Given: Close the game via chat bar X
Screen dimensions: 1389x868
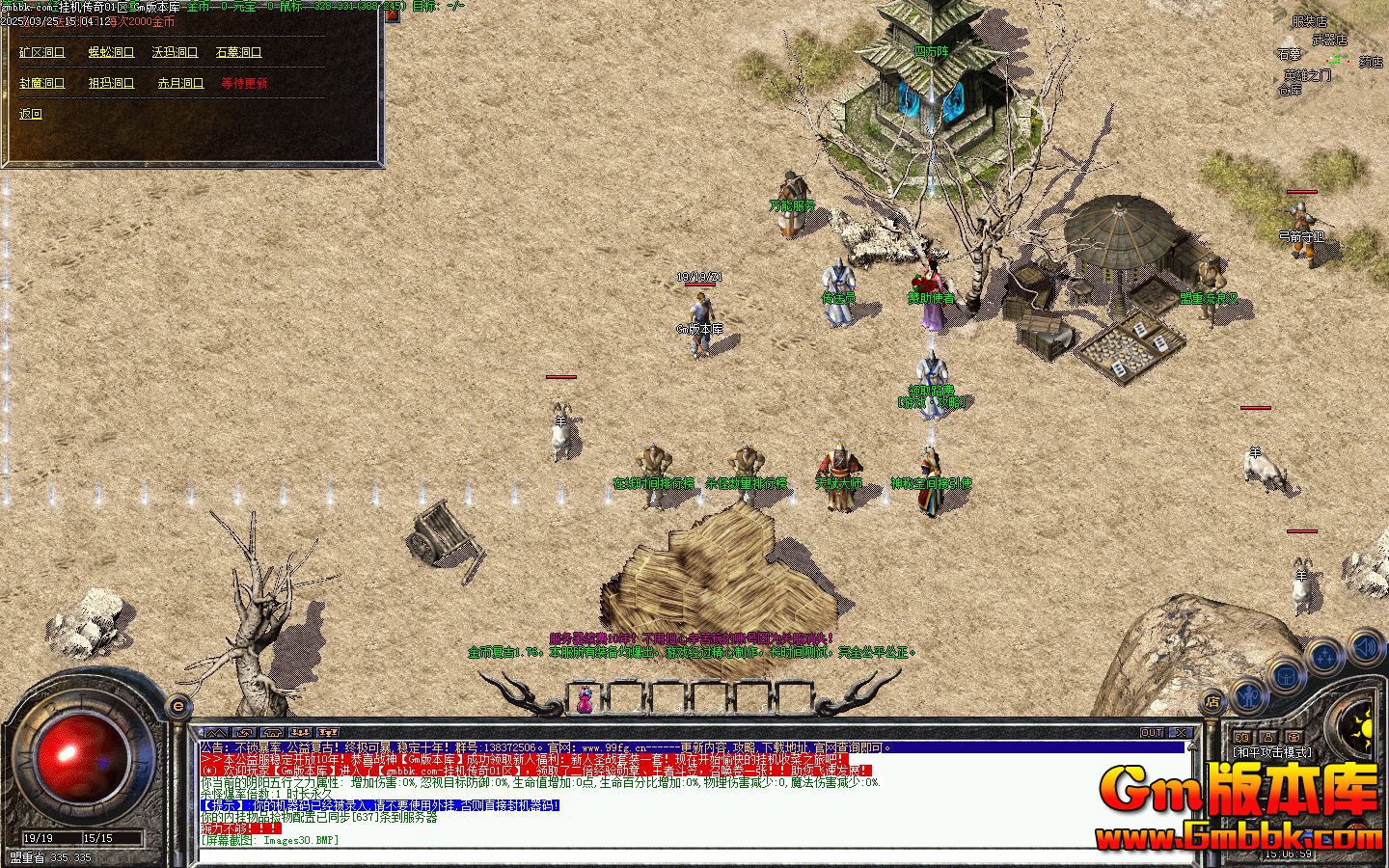Looking at the screenshot, I should 1181,733.
